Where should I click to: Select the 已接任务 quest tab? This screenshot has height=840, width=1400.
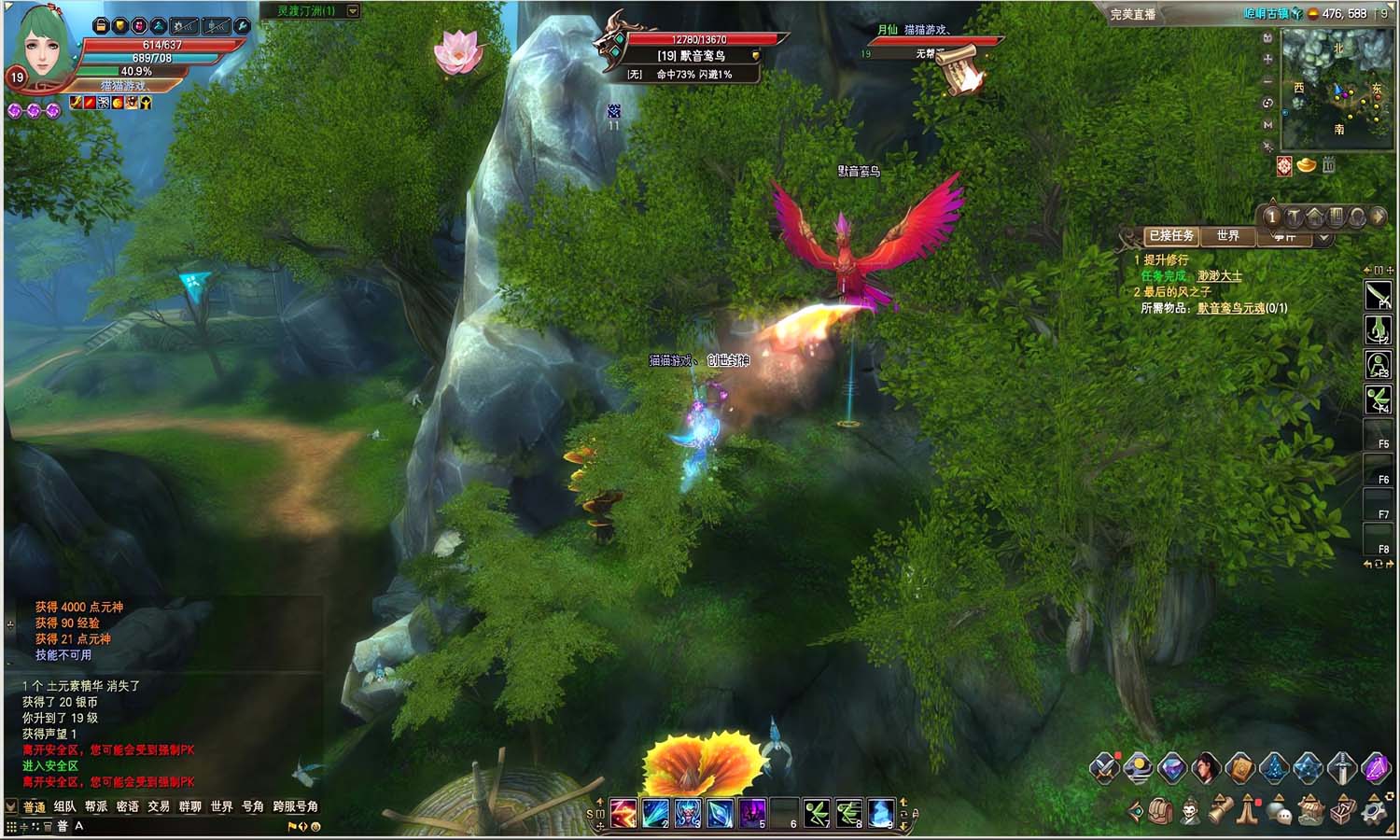[1171, 236]
